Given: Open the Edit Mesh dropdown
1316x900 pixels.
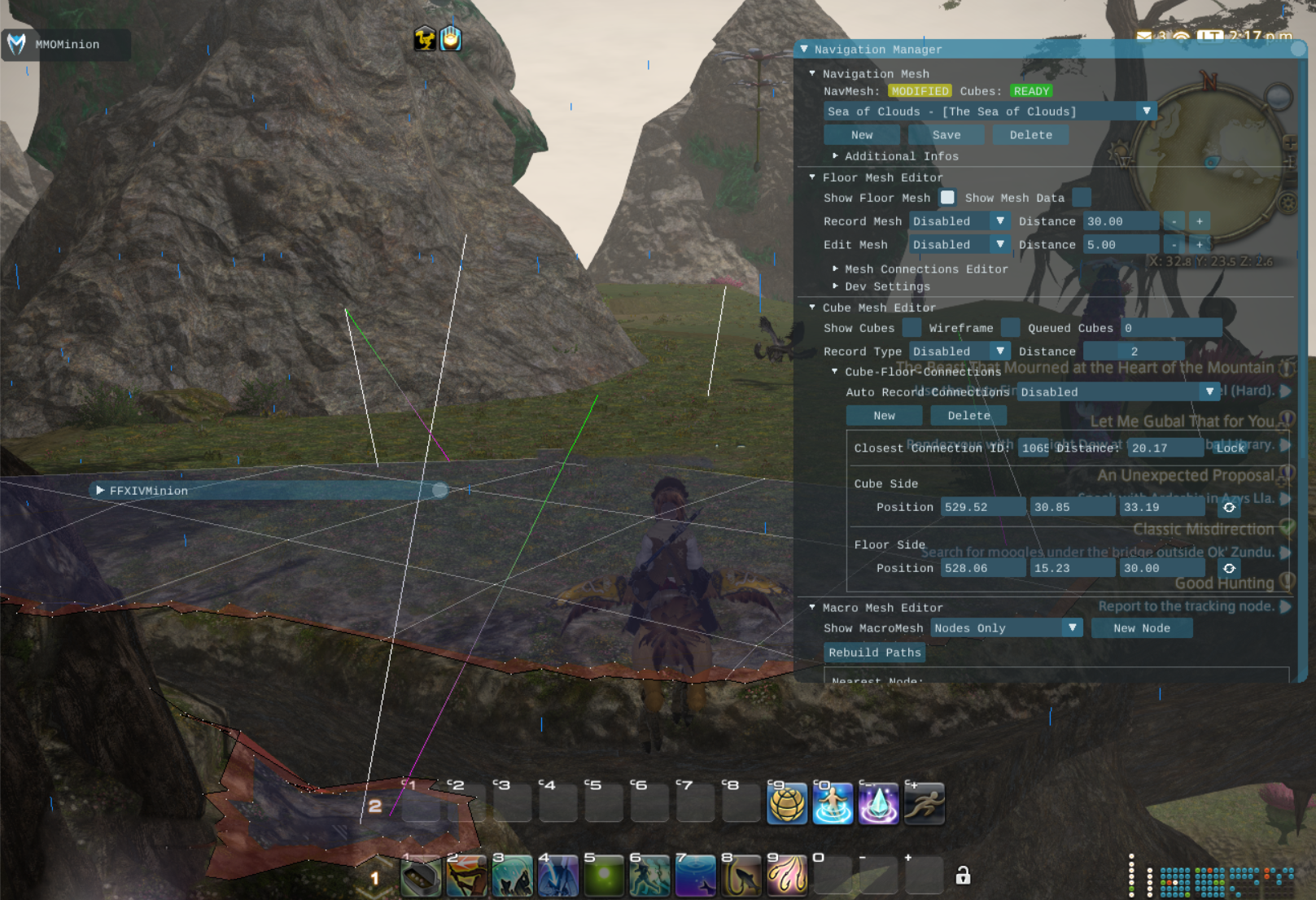Looking at the screenshot, I should tap(999, 245).
